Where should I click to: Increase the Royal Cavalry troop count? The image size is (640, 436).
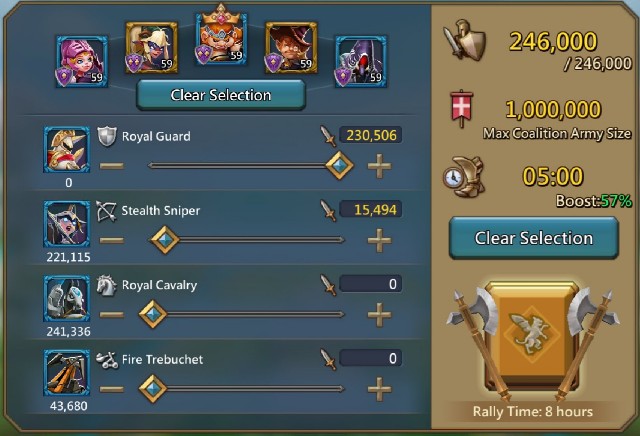coord(379,314)
